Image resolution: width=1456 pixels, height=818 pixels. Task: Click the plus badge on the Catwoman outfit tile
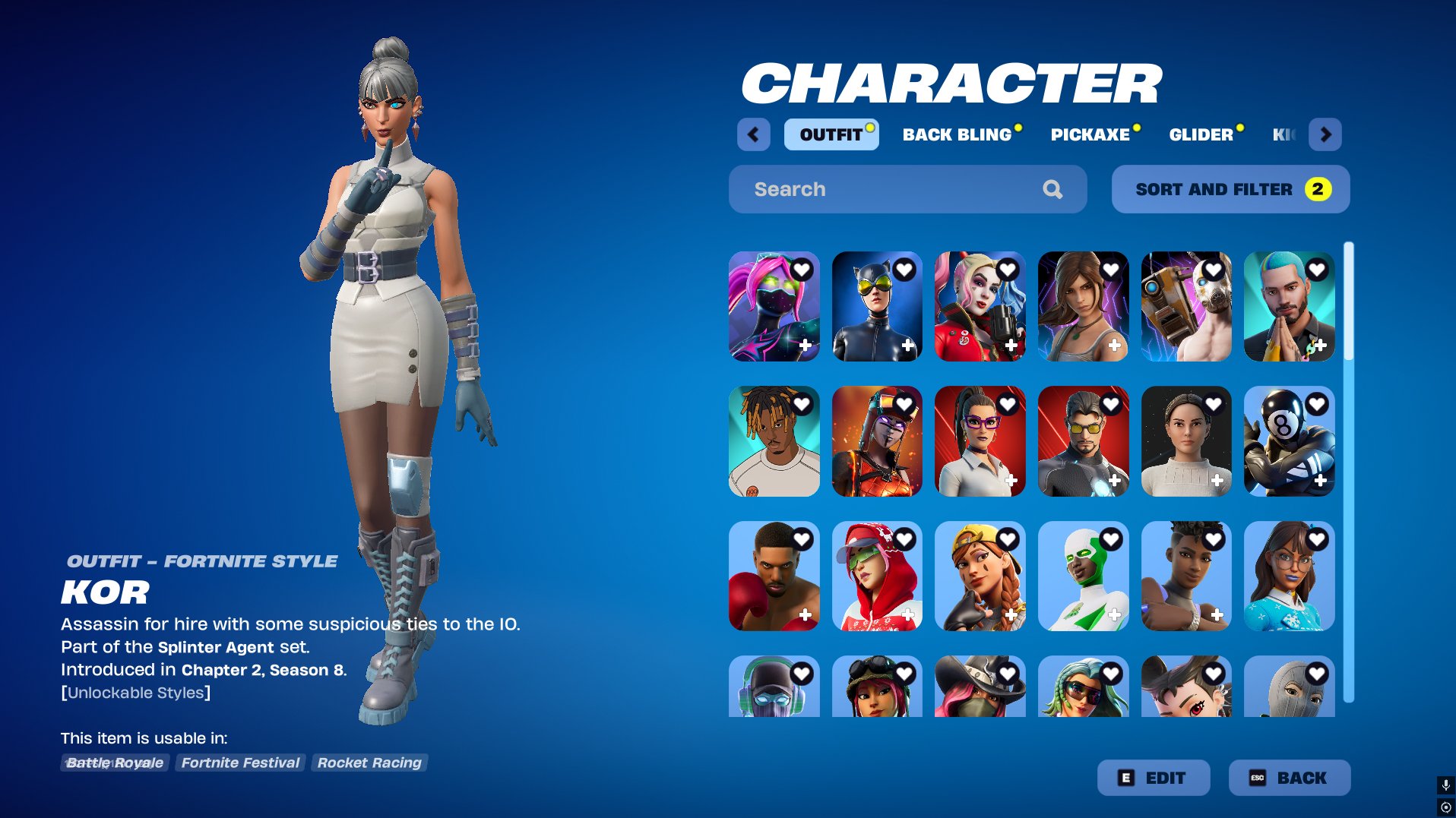click(907, 344)
